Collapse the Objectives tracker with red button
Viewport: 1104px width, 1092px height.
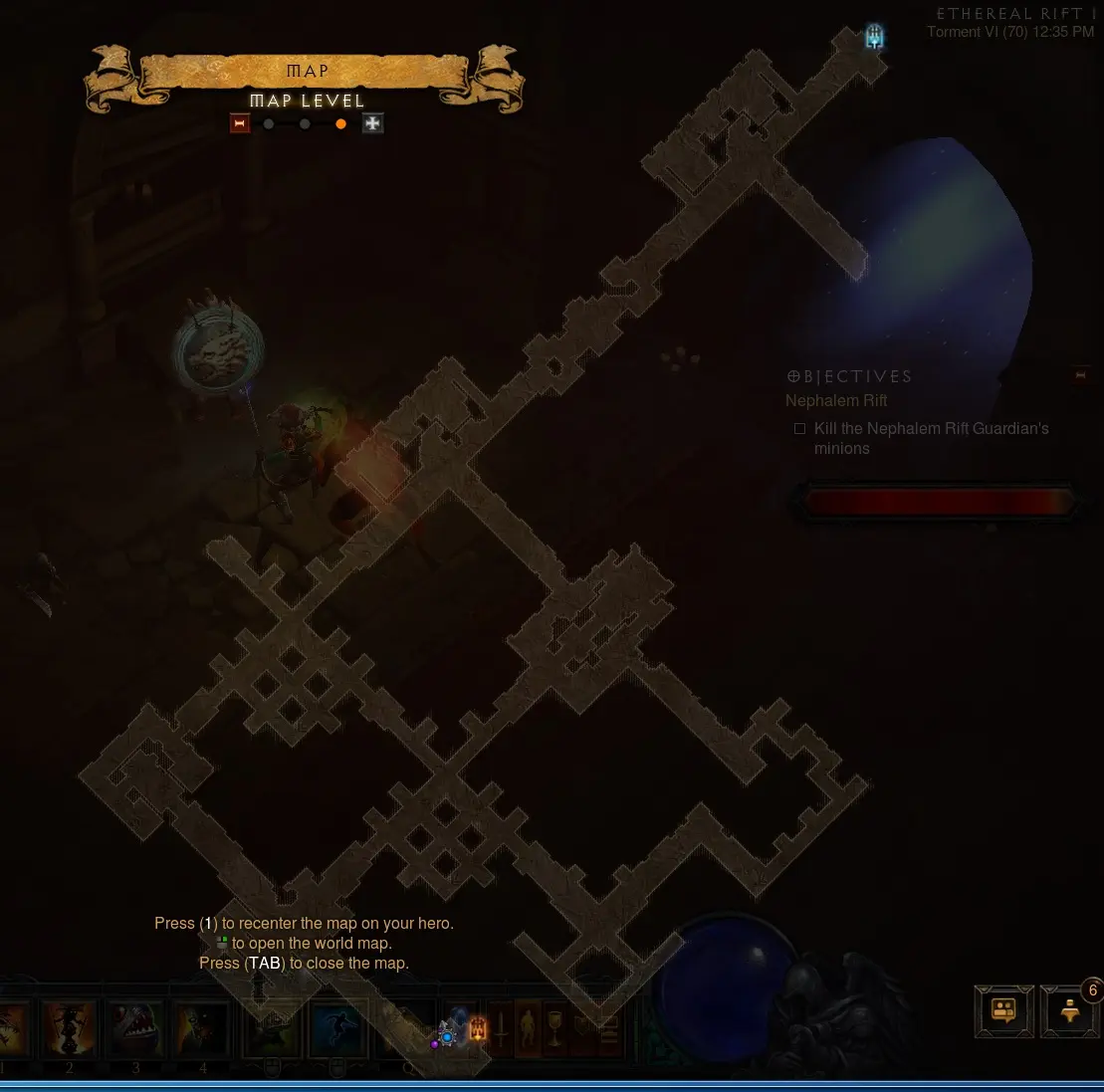1081,374
